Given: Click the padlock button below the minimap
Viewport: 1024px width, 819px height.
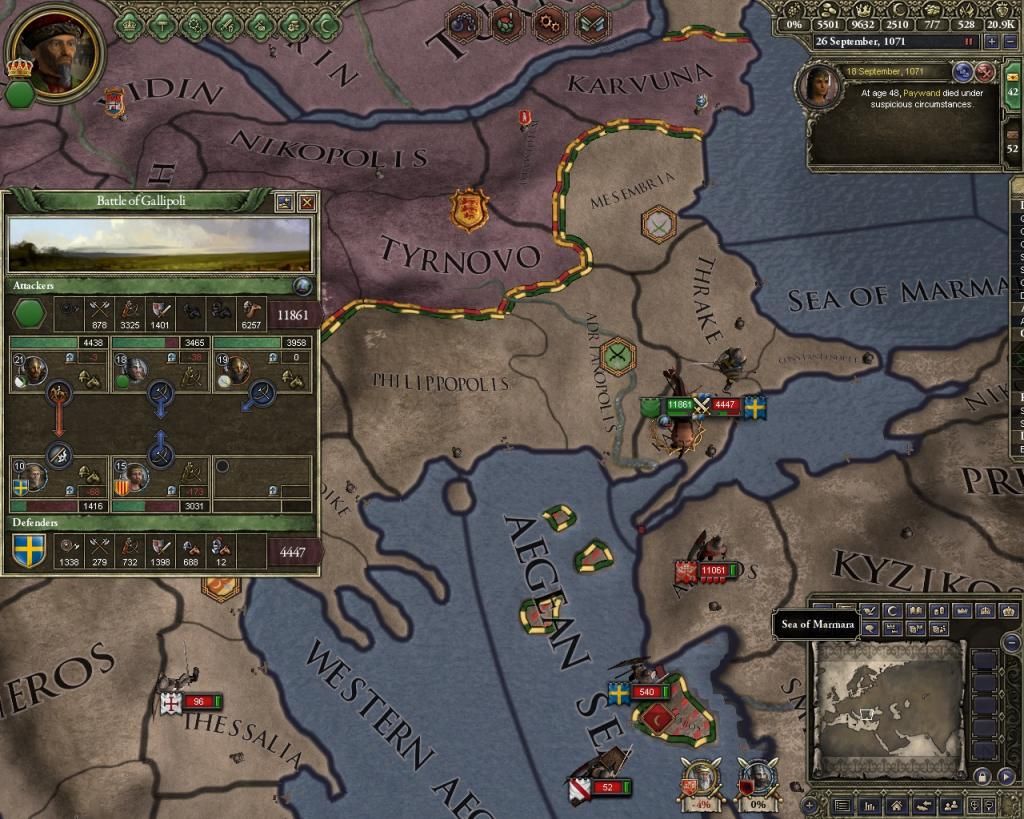Looking at the screenshot, I should coord(981,776).
